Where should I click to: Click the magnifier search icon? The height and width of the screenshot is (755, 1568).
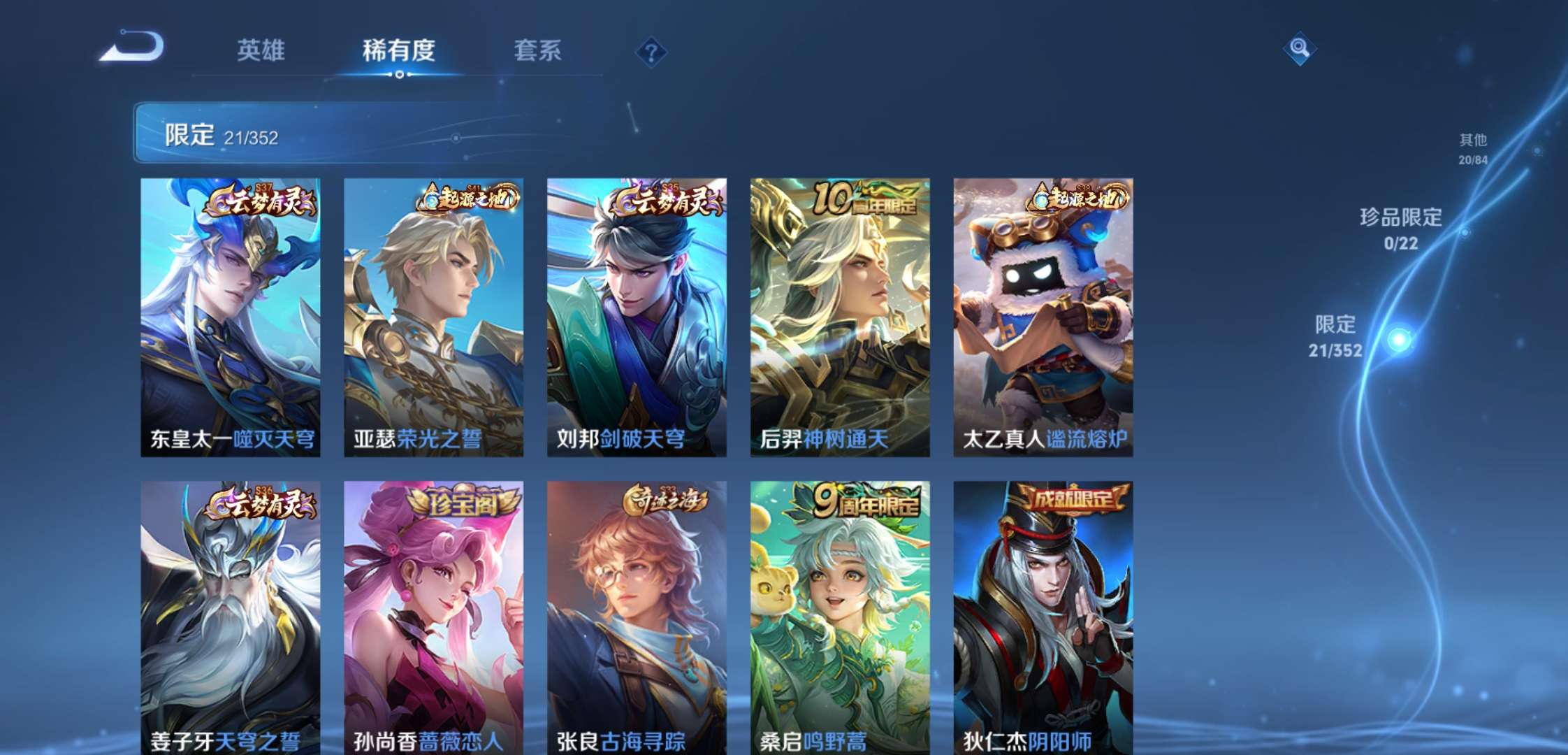point(1300,50)
